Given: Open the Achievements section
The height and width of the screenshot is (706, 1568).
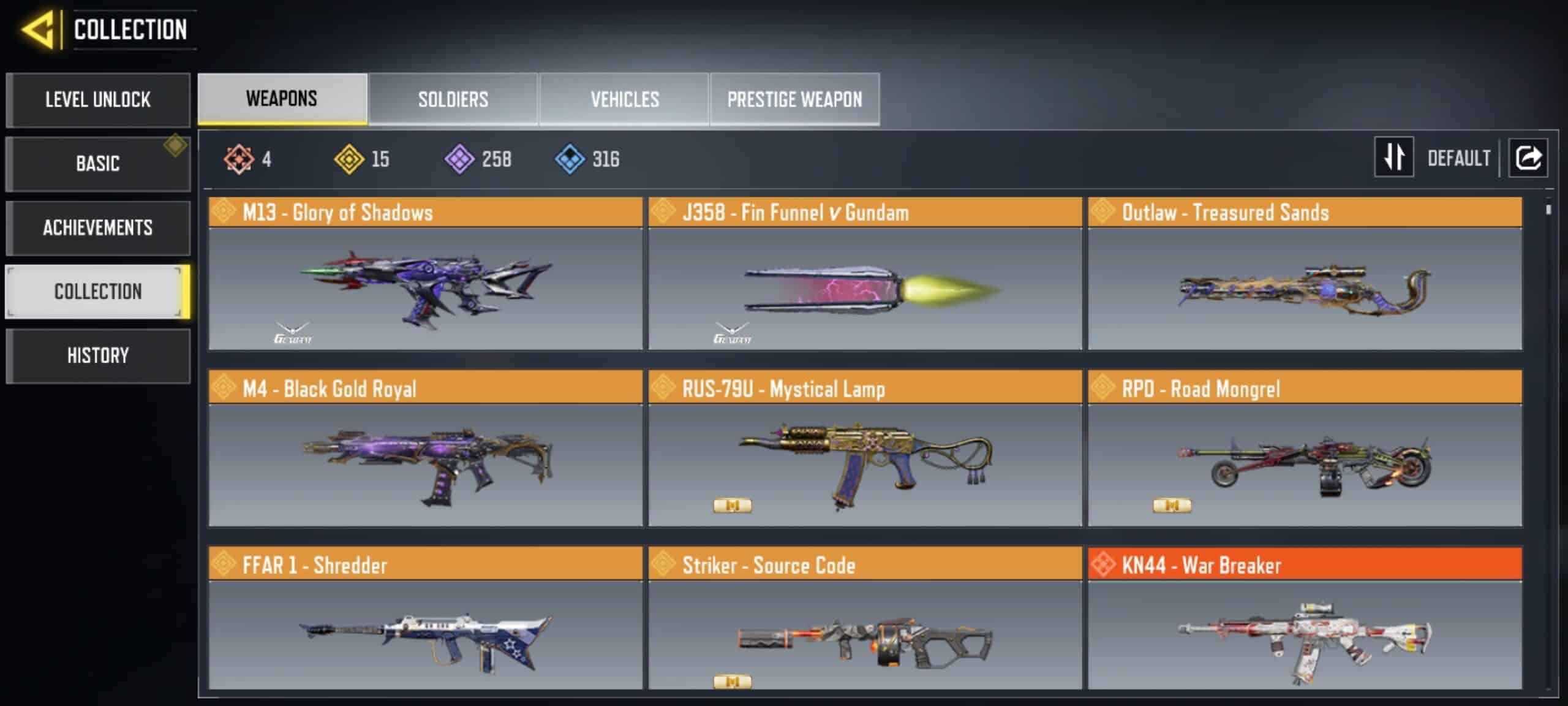Looking at the screenshot, I should [98, 228].
